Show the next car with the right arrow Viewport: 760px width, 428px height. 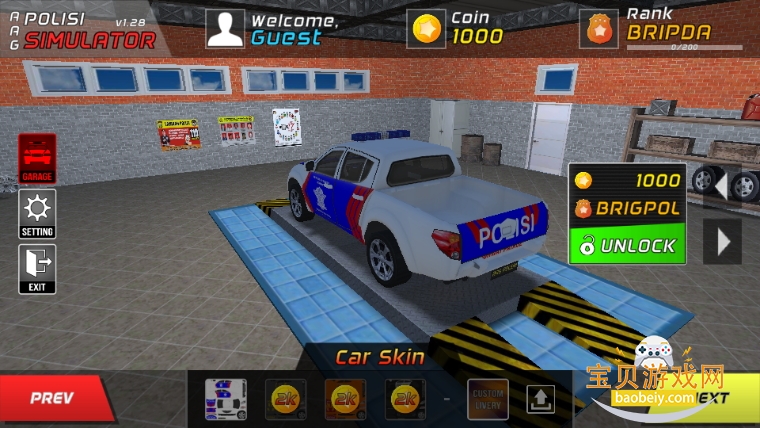tap(724, 241)
